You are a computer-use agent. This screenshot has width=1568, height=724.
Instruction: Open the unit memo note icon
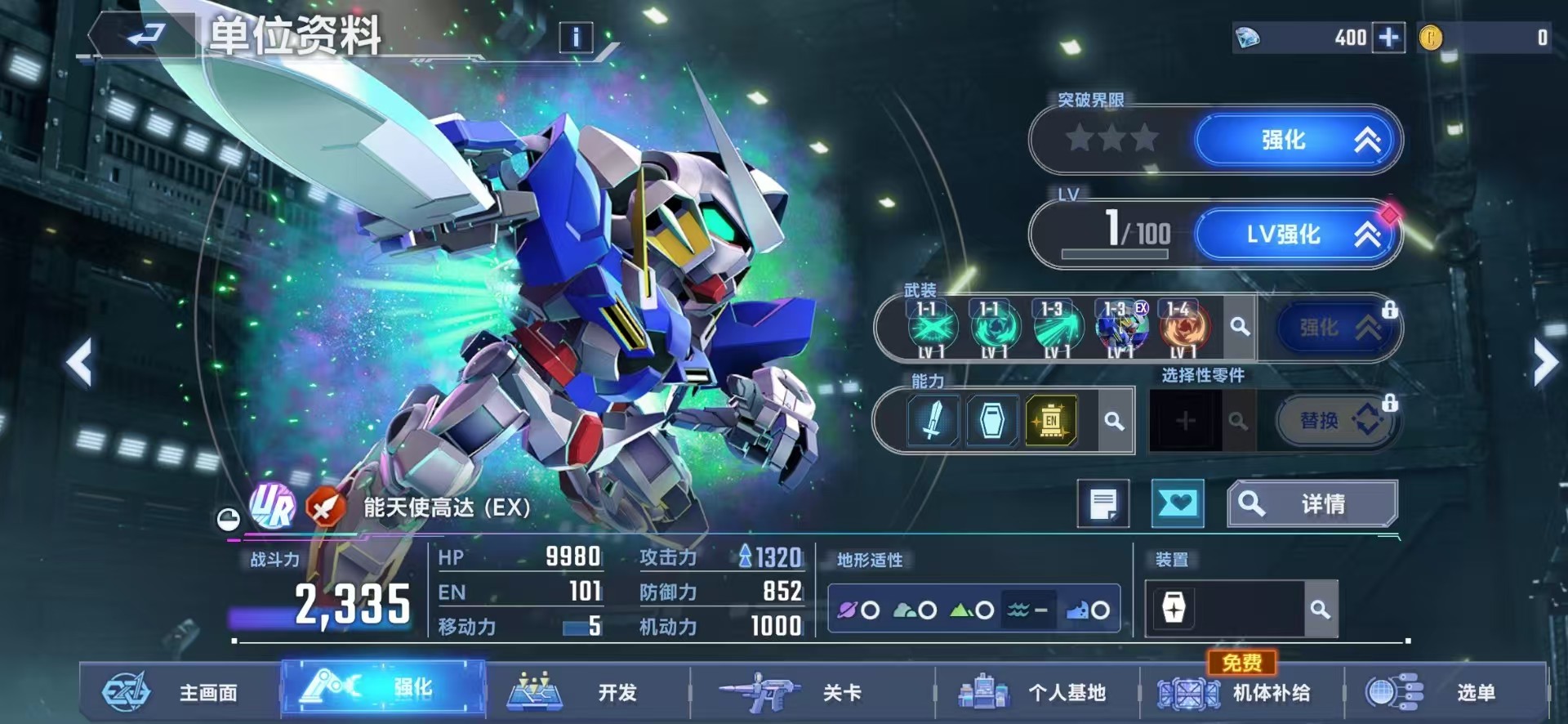coord(1104,503)
